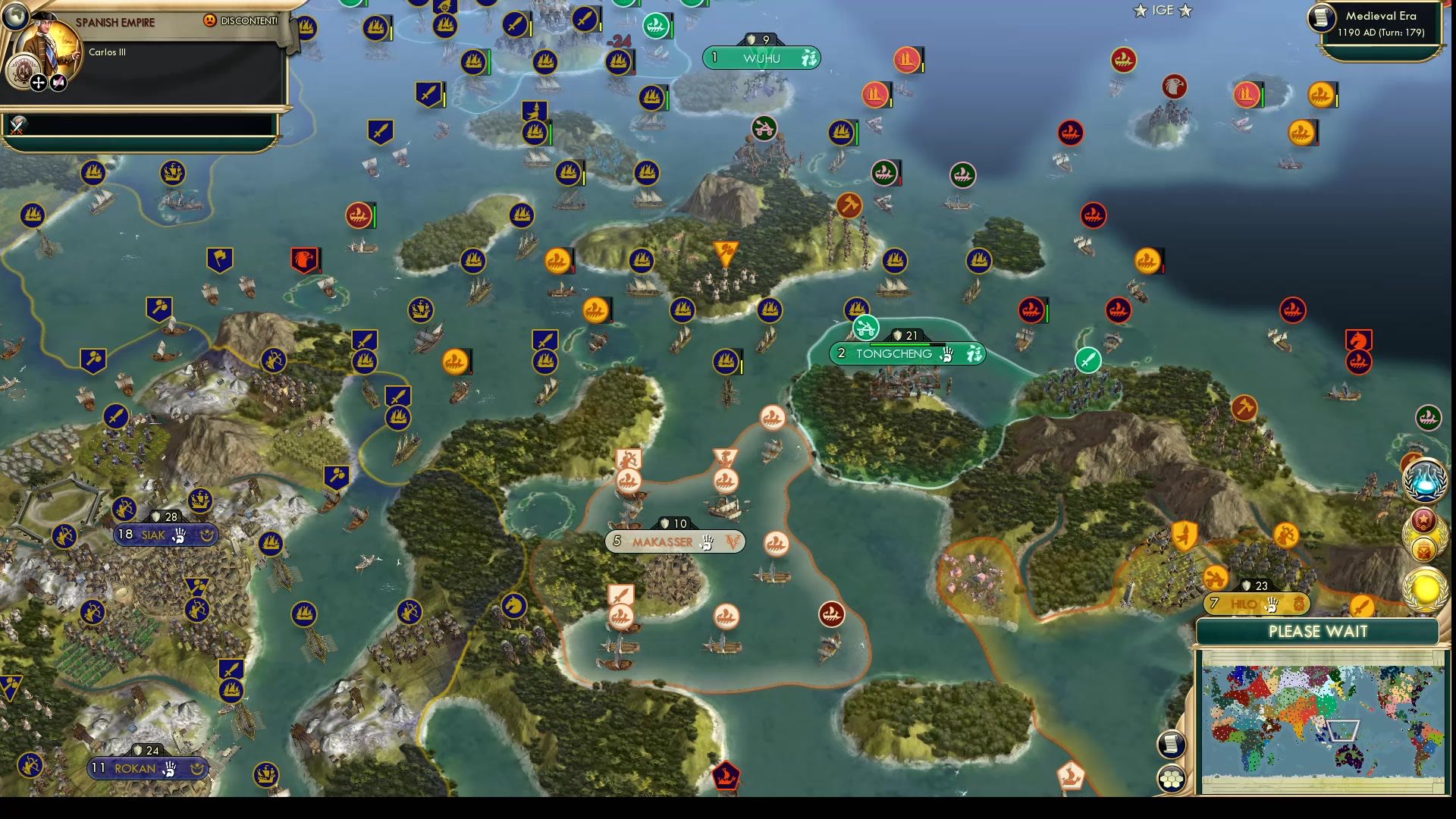1456x819 pixels.
Task: Click the purple action icon beside movement cross
Action: point(59,81)
